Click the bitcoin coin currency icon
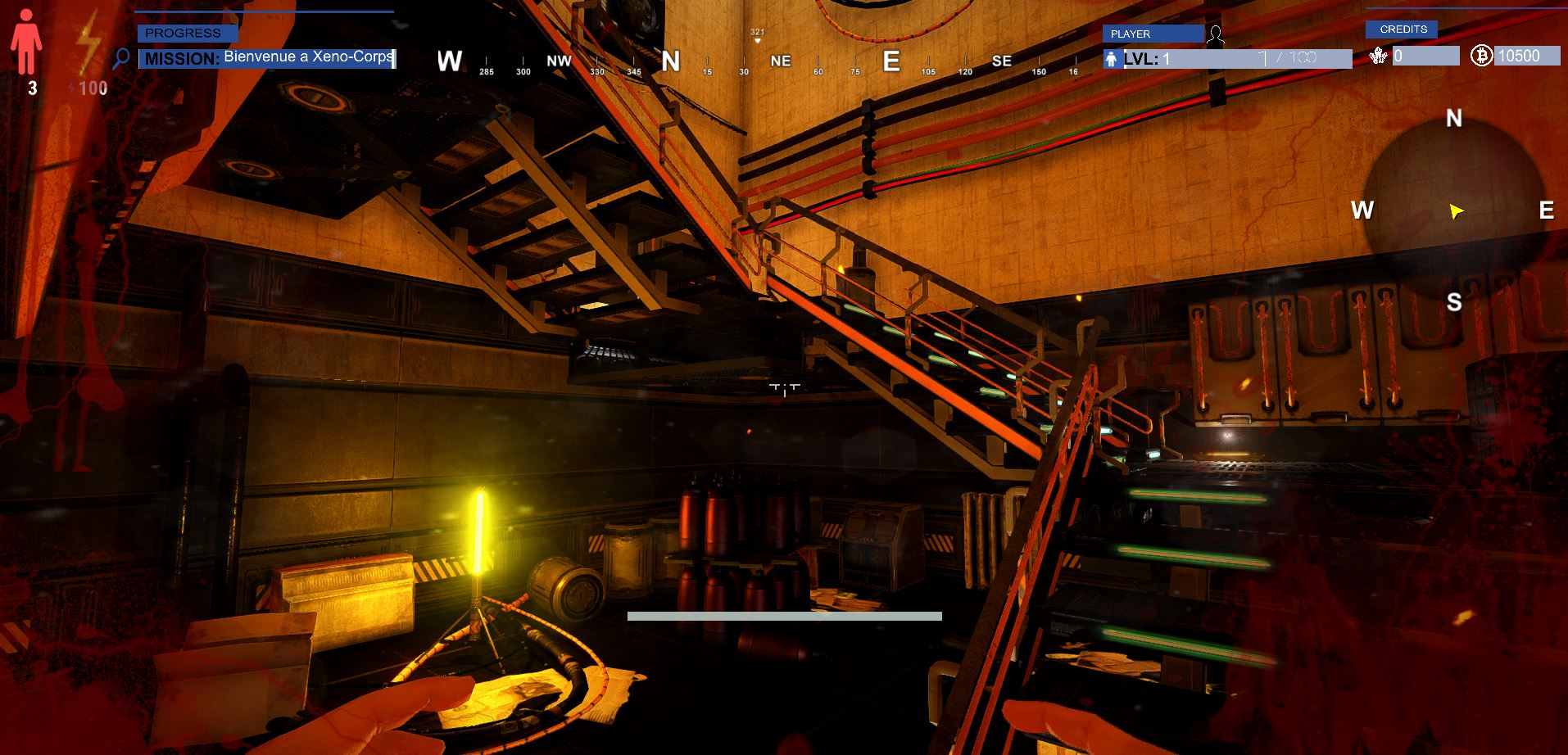This screenshot has height=755, width=1568. (x=1480, y=56)
